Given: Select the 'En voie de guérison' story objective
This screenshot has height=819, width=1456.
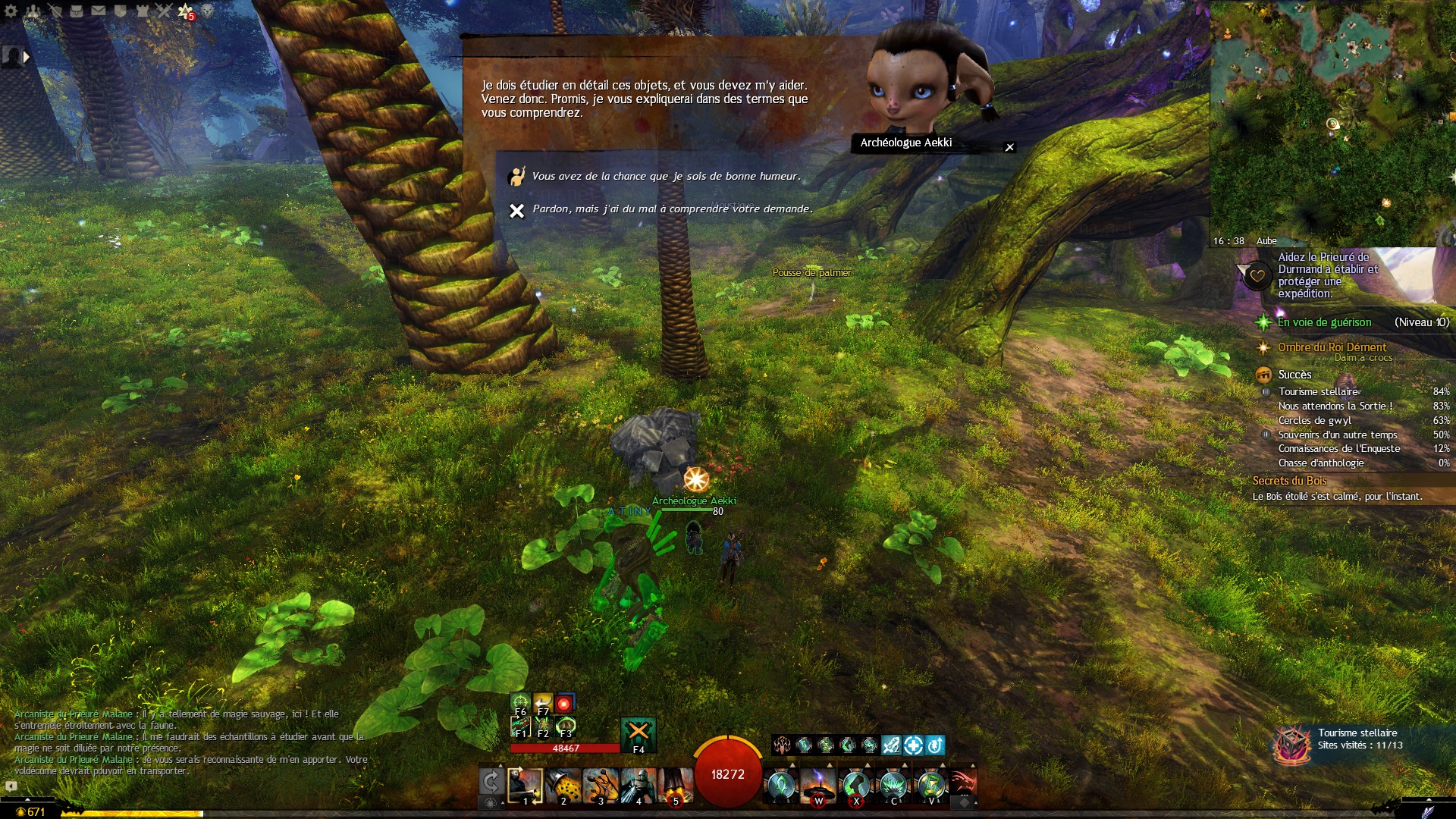Looking at the screenshot, I should pos(1324,322).
